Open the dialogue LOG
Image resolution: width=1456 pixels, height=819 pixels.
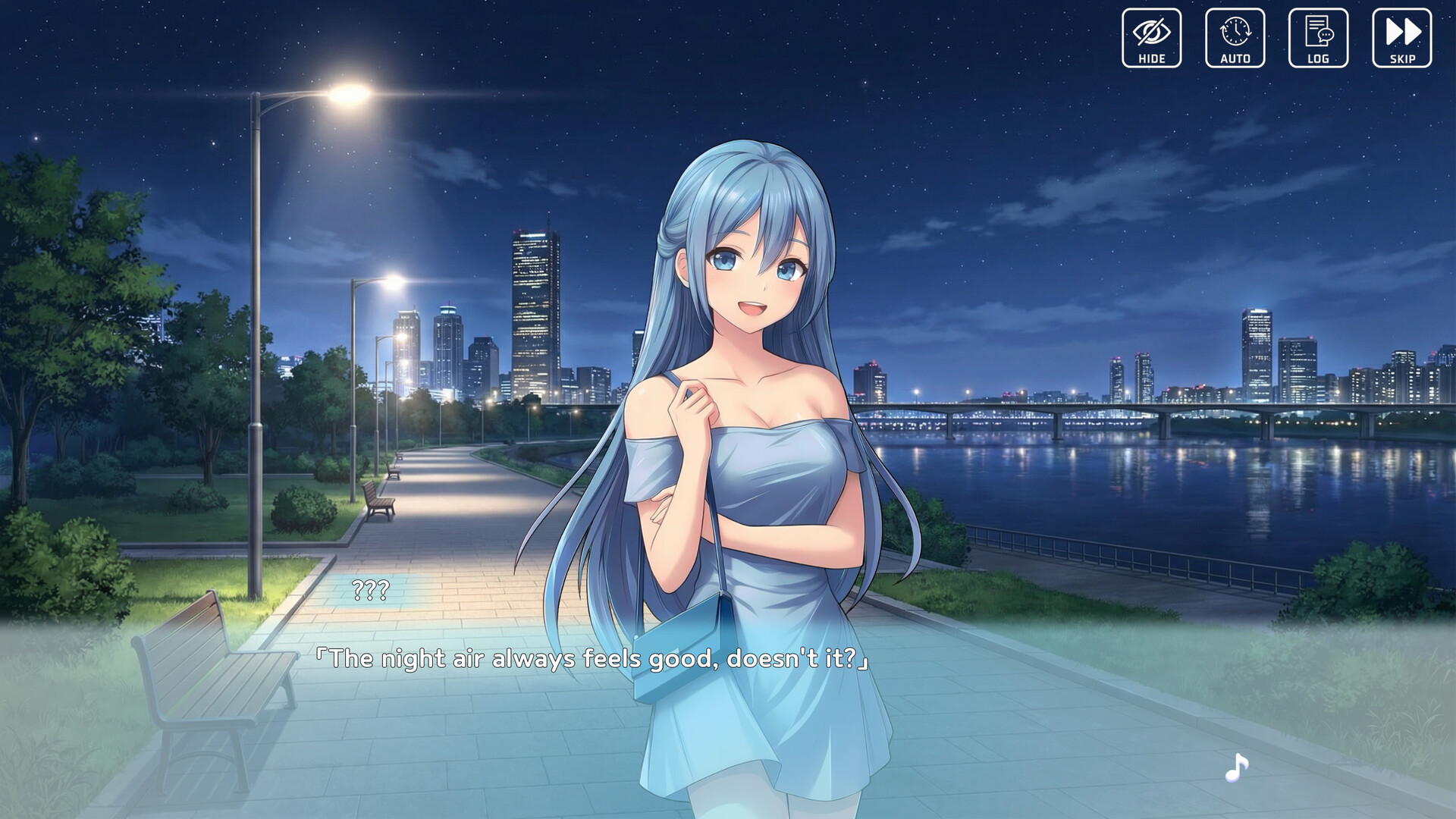pos(1318,38)
